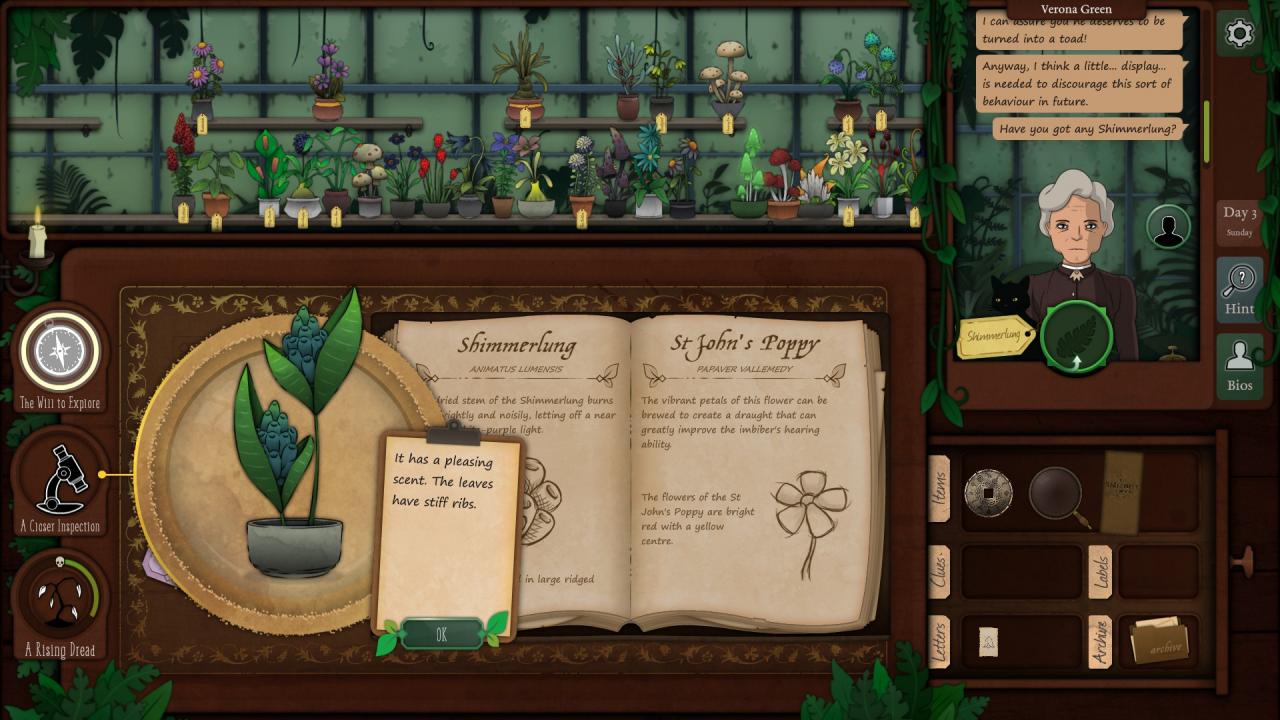Select the brown card item
The width and height of the screenshot is (1280, 720).
tap(1121, 491)
